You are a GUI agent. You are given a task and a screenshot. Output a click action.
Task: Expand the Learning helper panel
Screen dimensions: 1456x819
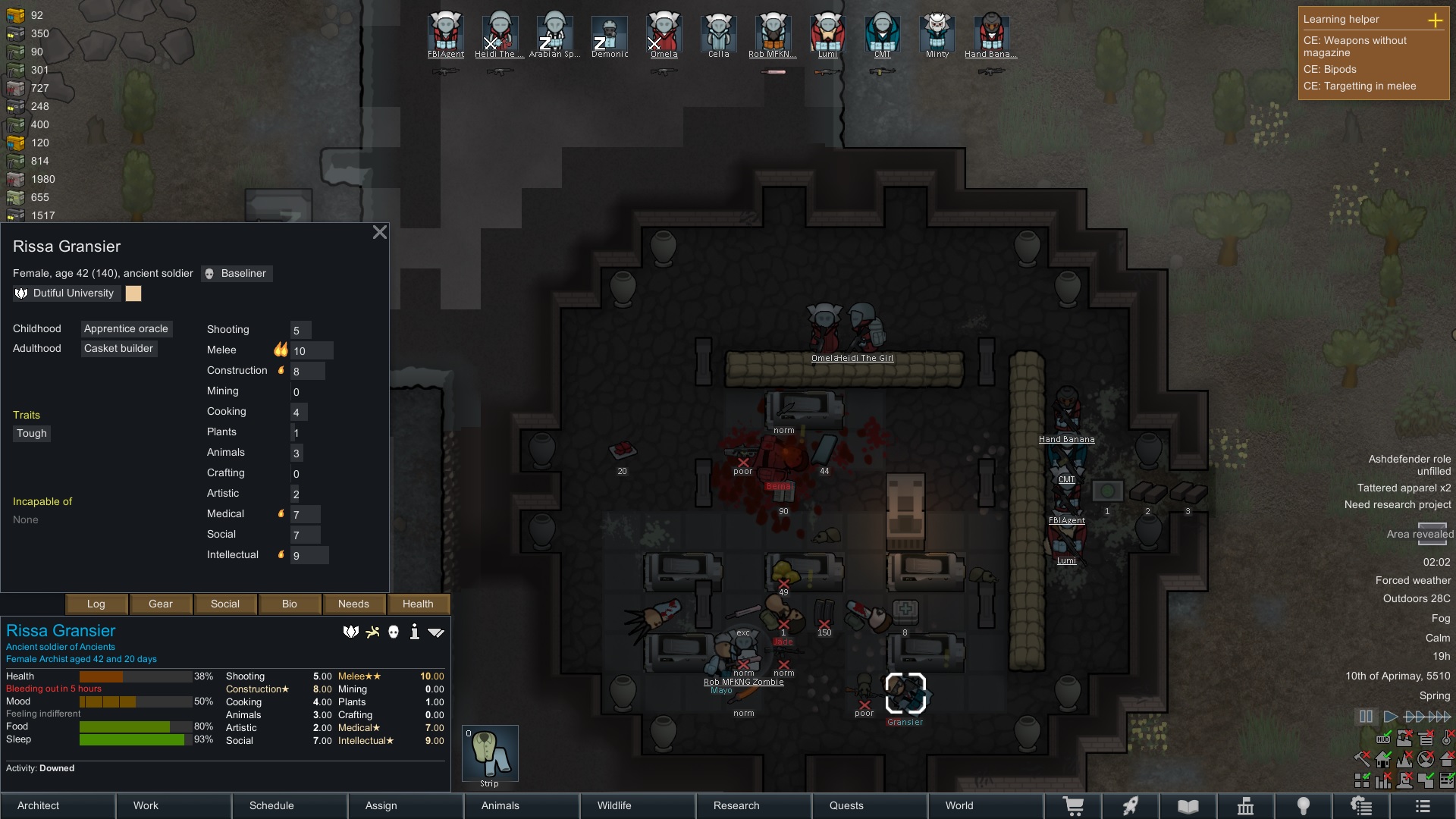[x=1435, y=20]
